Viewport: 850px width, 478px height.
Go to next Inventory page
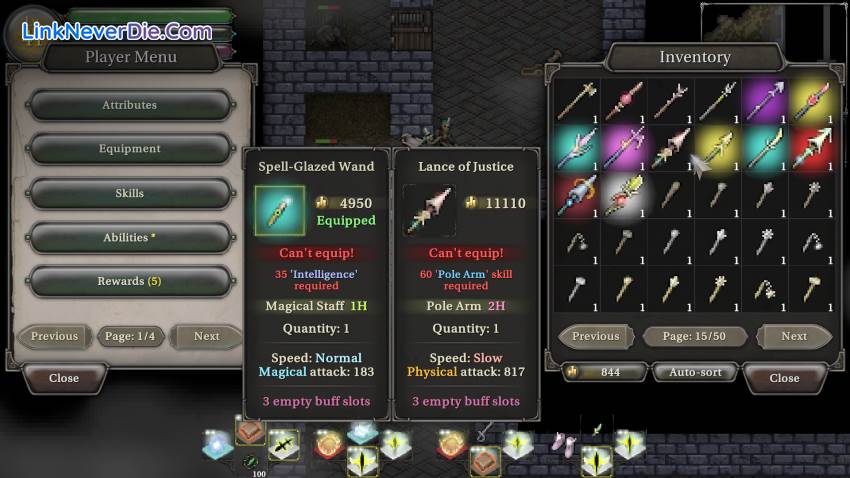[794, 336]
